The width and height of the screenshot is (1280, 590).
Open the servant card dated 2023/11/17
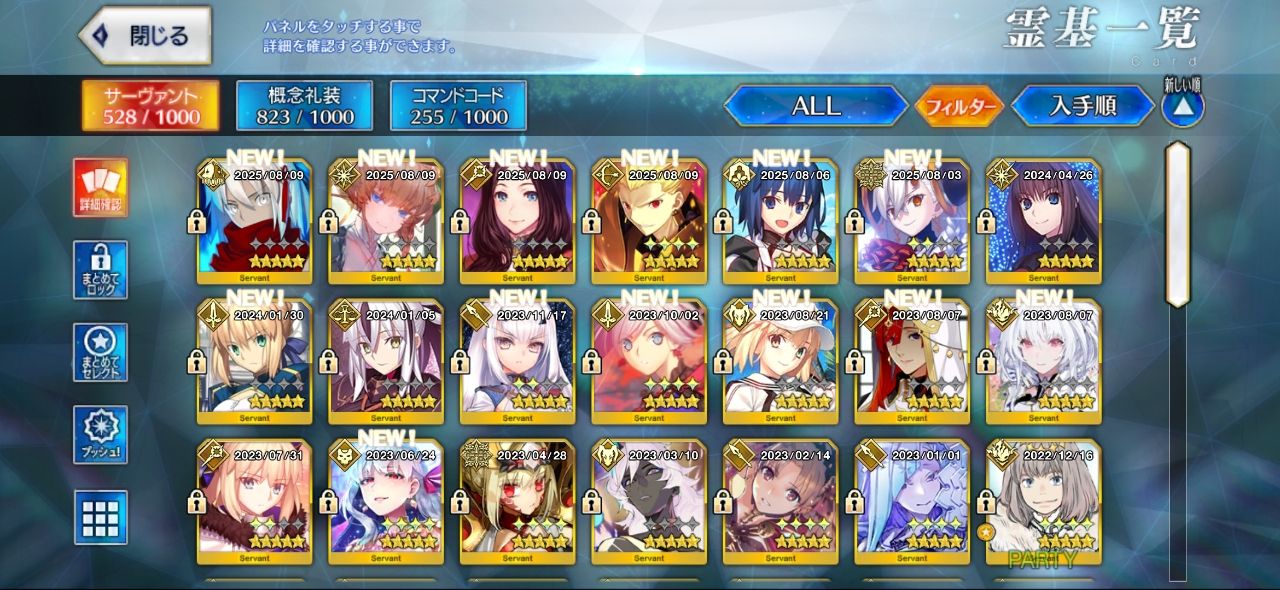tap(518, 362)
